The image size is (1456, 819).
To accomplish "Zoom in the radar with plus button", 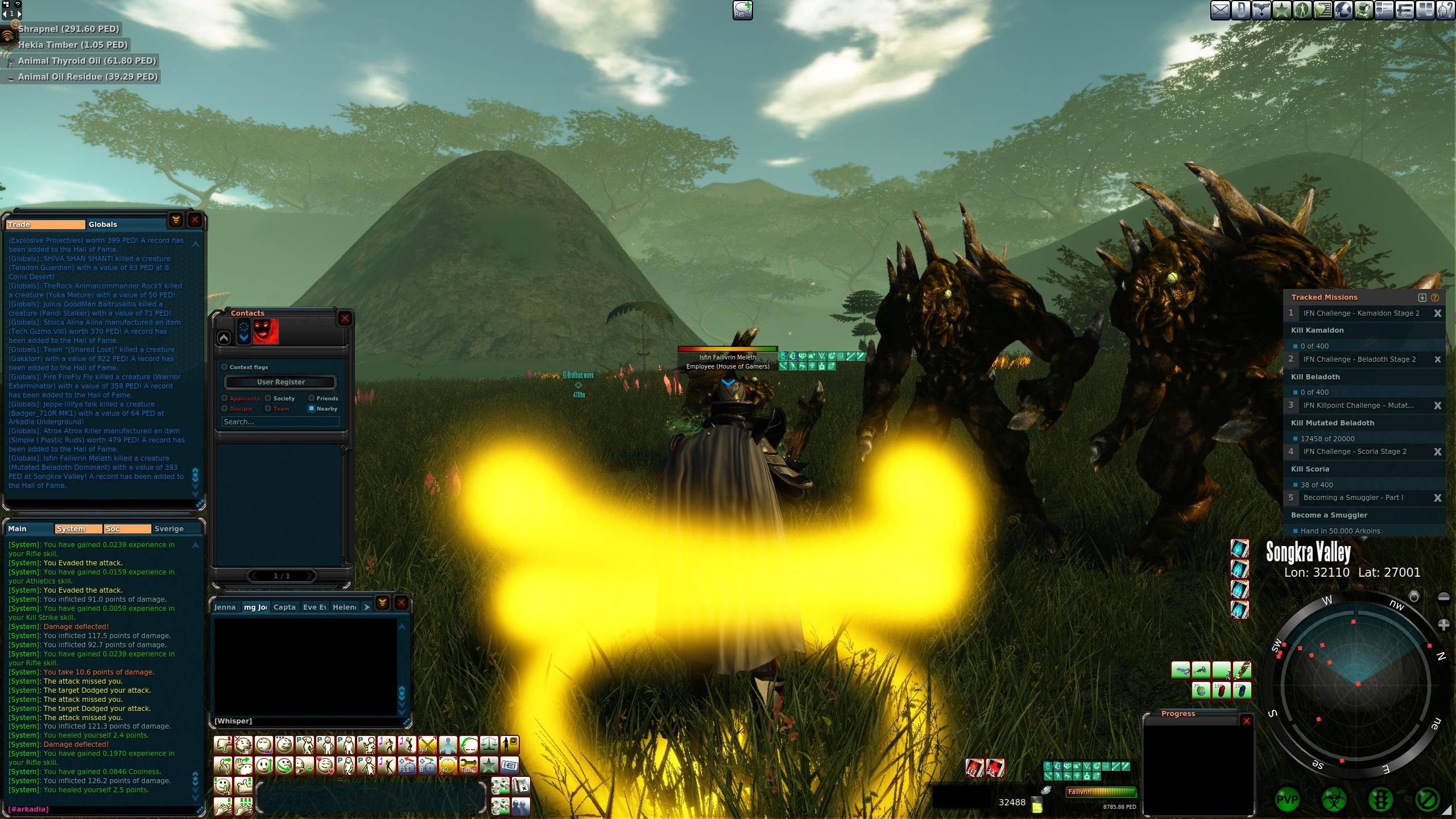I will [x=1443, y=625].
